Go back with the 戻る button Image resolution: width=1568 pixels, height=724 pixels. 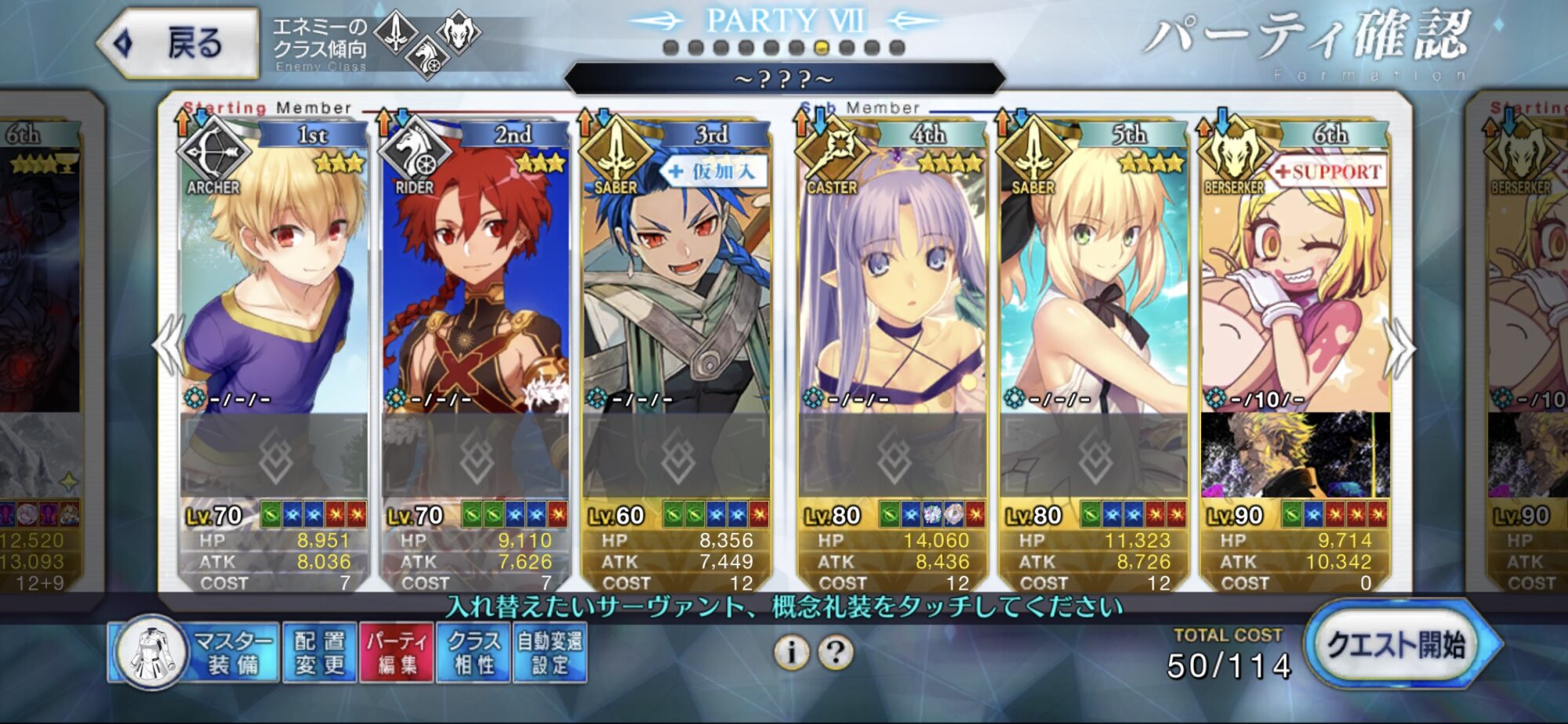click(180, 43)
